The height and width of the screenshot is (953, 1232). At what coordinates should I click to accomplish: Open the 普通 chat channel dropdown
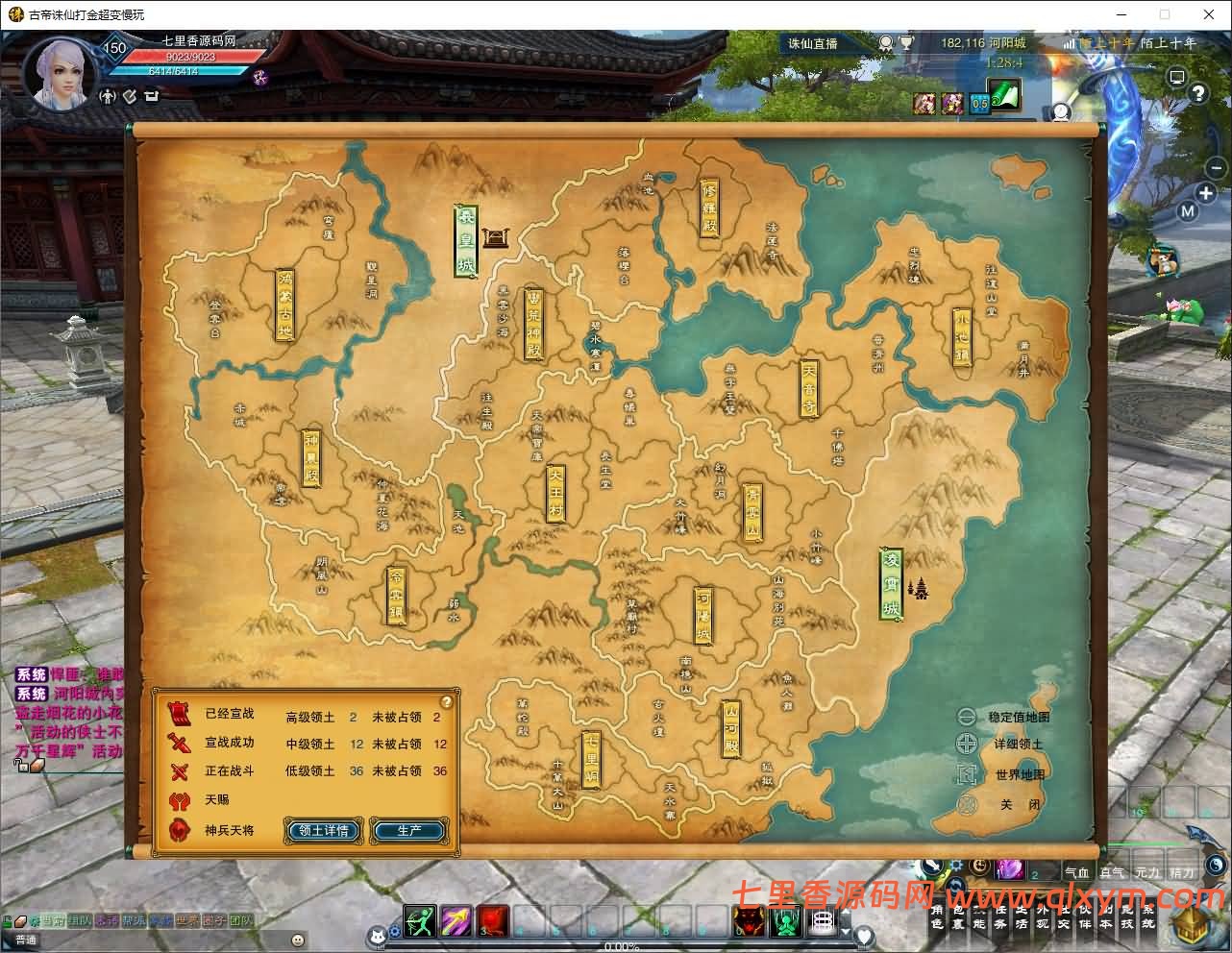point(26,938)
